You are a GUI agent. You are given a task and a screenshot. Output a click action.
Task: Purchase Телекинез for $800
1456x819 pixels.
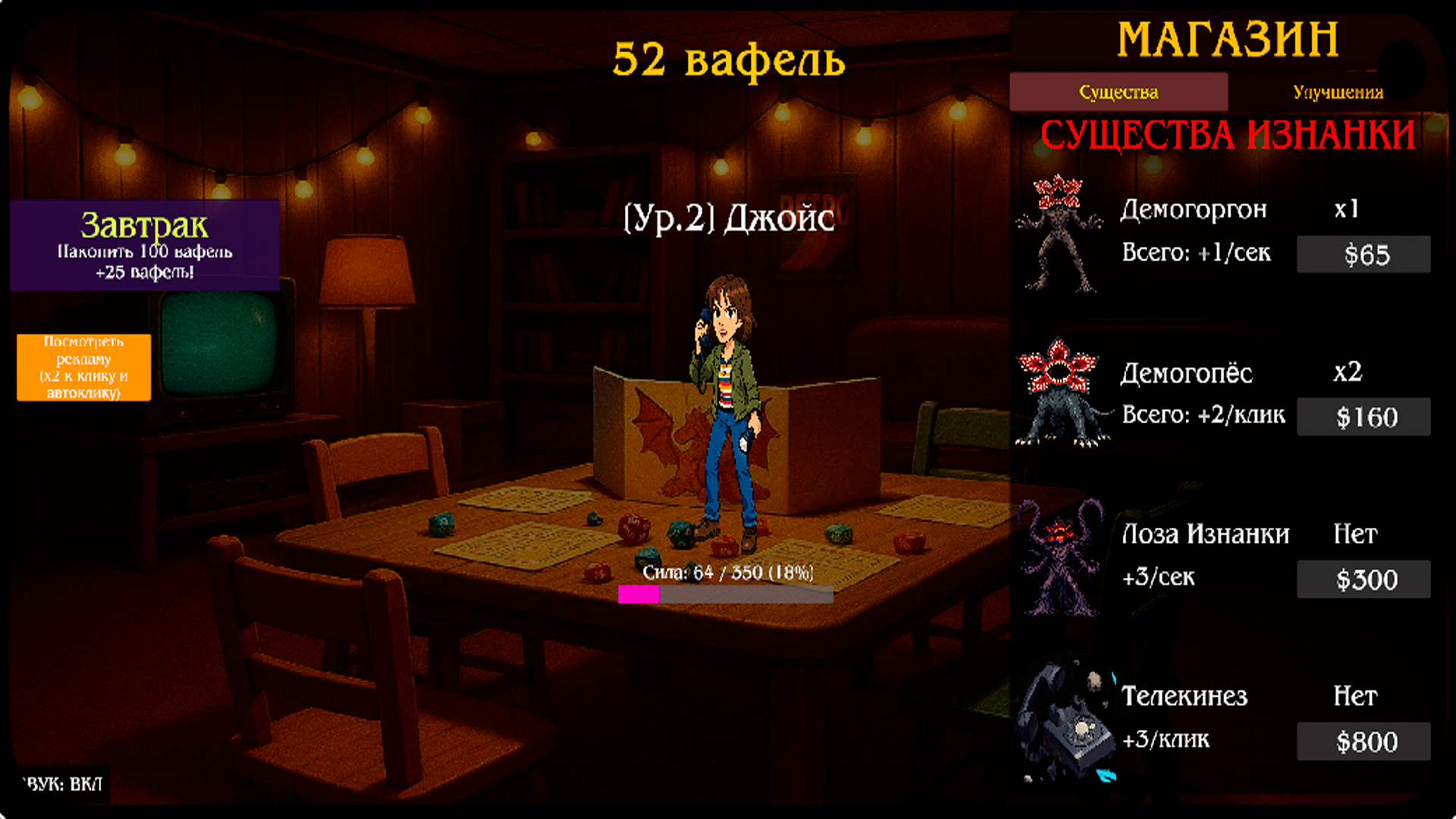[1363, 741]
